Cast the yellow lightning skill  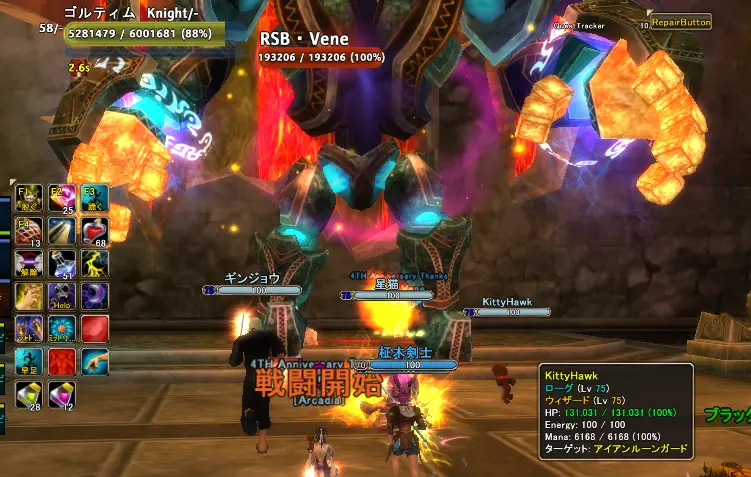pyautogui.click(x=95, y=264)
